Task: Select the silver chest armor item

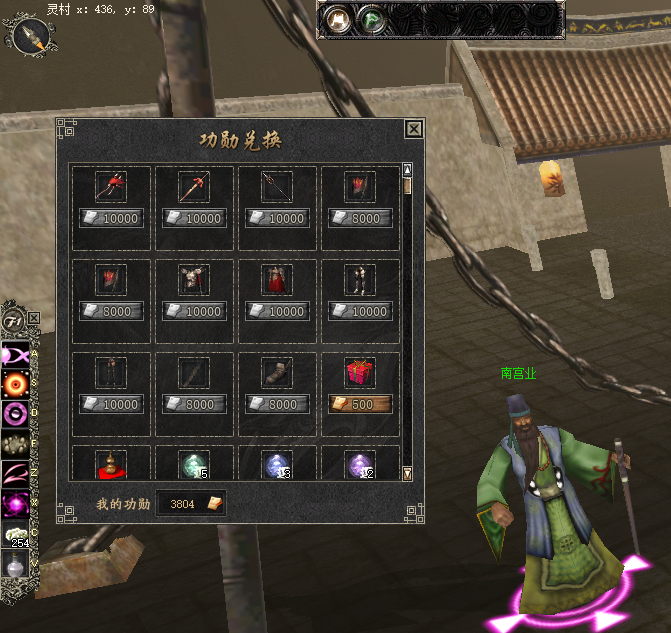Action: 193,280
